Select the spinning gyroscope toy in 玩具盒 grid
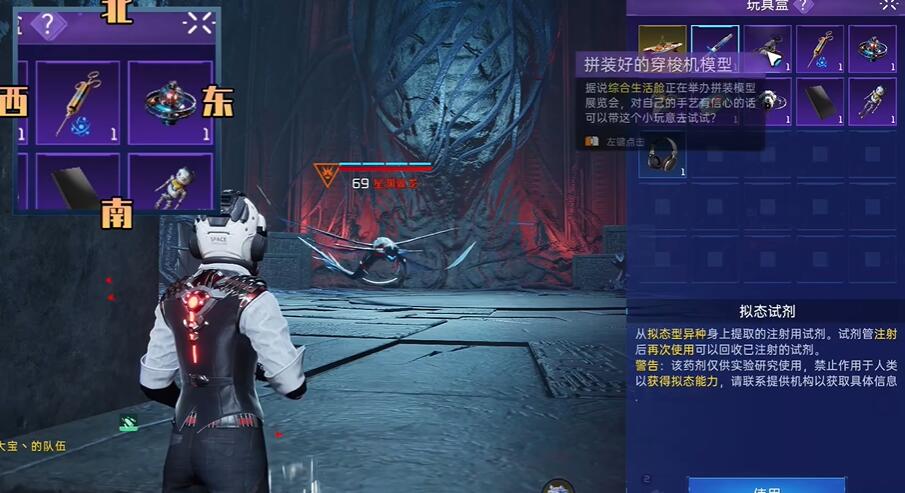905x493 pixels. click(x=872, y=49)
